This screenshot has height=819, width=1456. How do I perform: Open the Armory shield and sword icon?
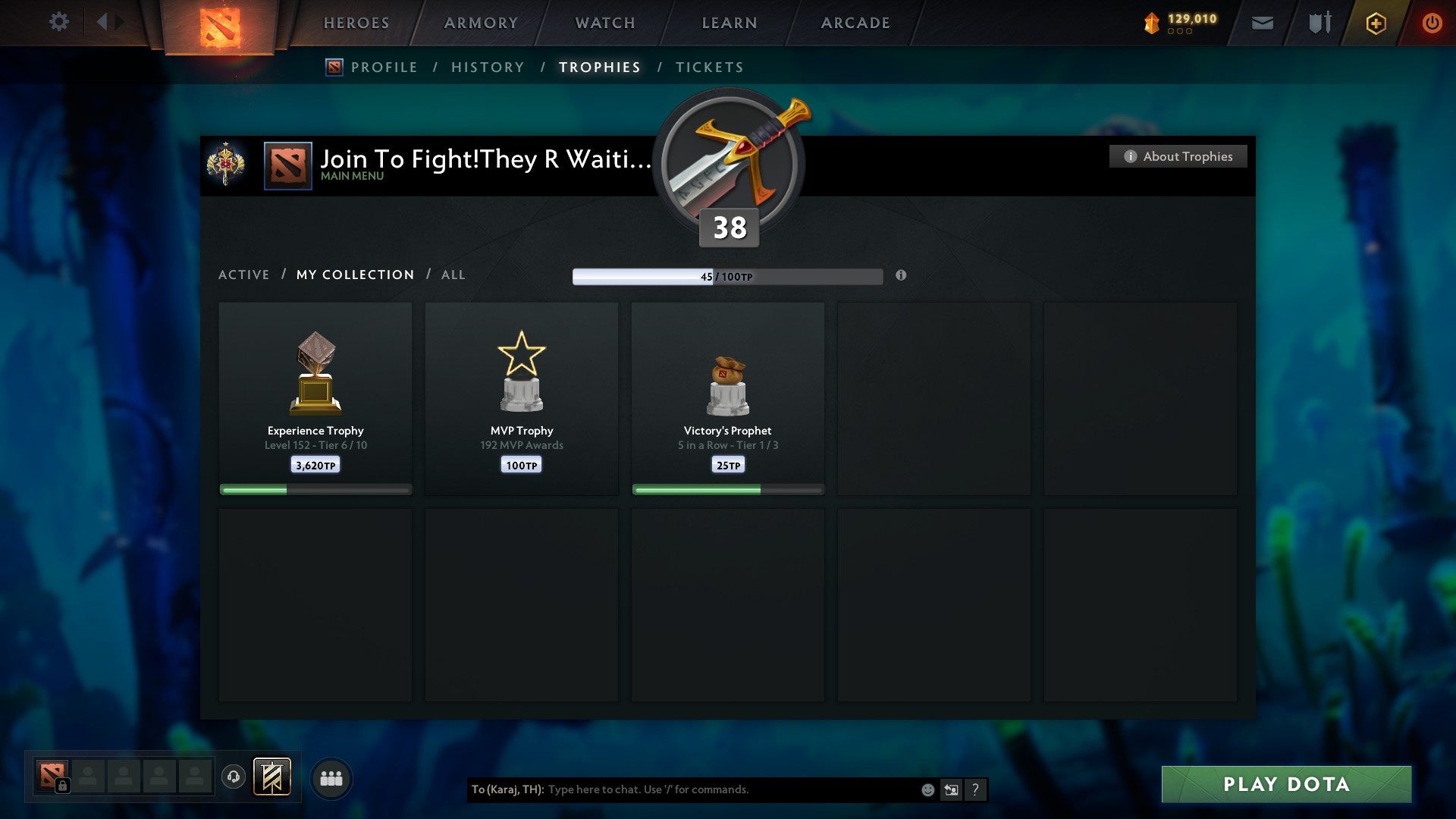[1319, 23]
